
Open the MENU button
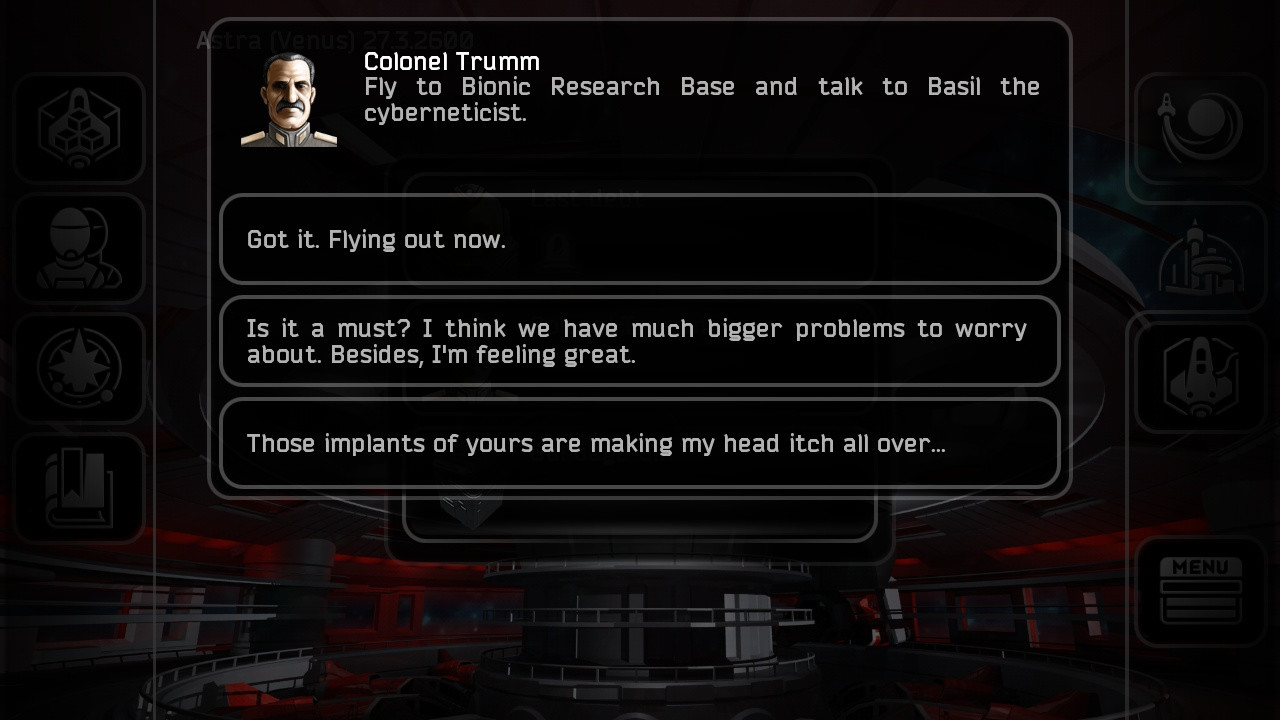(x=1199, y=588)
